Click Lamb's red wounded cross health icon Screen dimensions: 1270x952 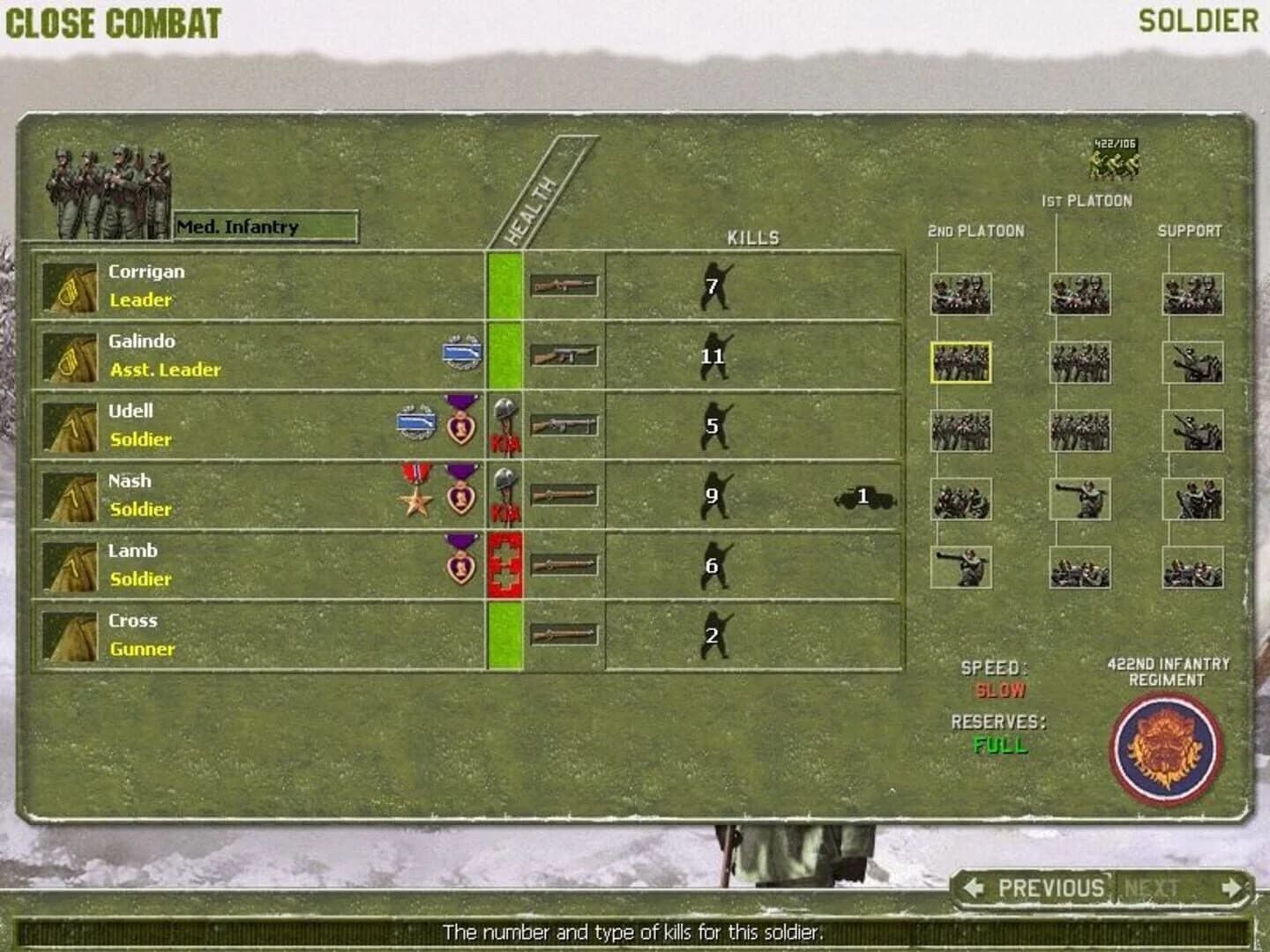504,564
